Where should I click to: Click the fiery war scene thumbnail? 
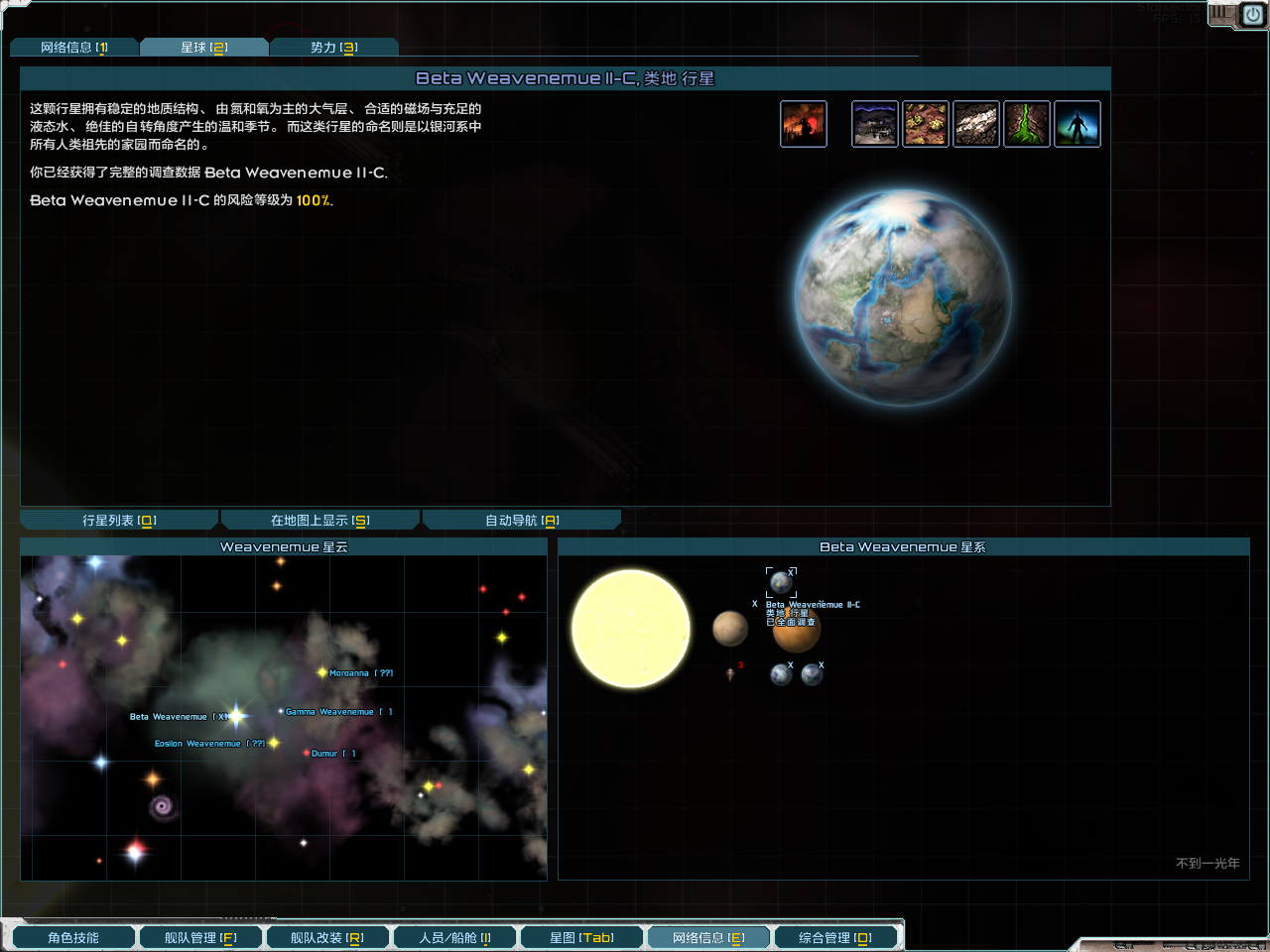pyautogui.click(x=803, y=123)
